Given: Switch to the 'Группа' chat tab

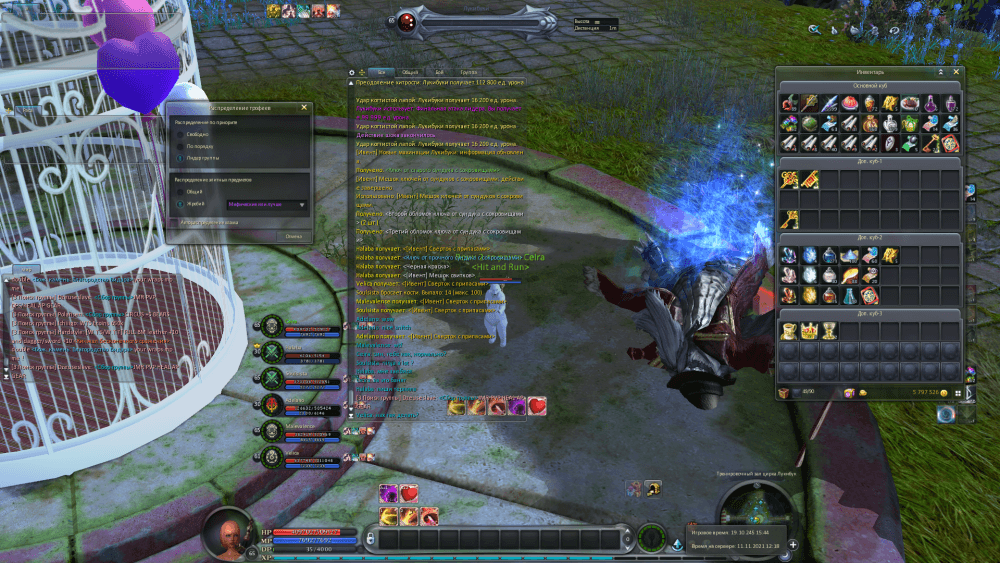Looking at the screenshot, I should (468, 72).
